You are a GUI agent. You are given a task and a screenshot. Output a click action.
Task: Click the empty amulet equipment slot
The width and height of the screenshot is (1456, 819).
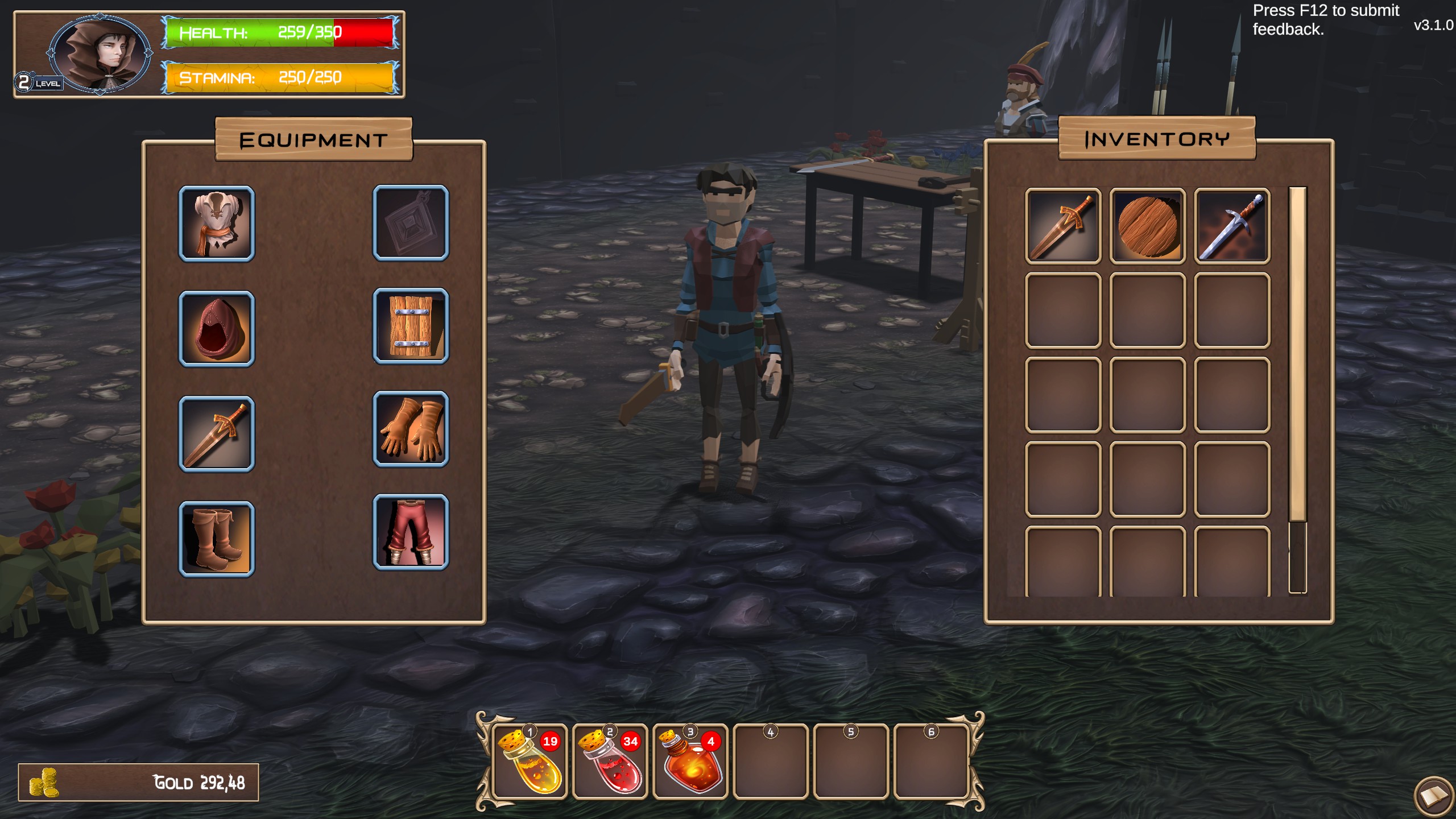(x=411, y=223)
